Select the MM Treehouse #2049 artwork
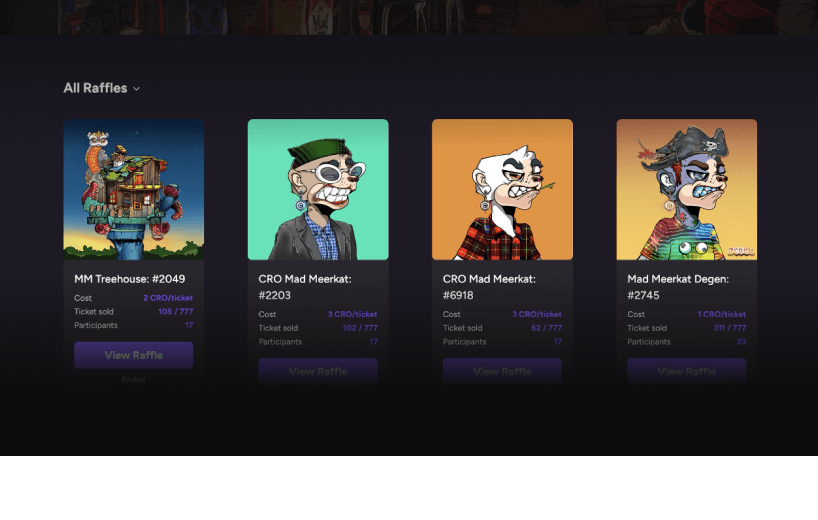Image resolution: width=818 pixels, height=520 pixels. (x=134, y=190)
